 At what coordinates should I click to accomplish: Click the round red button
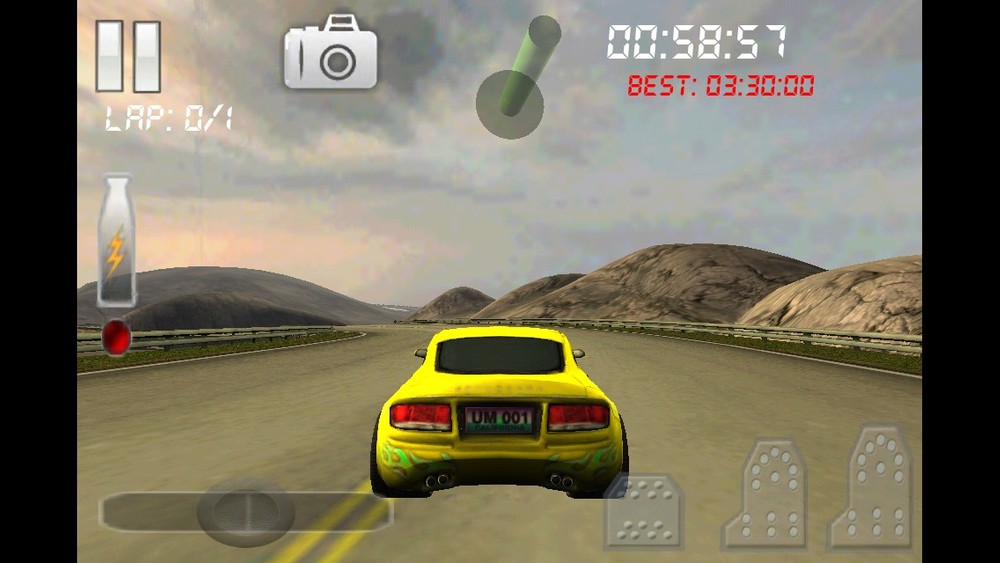(x=116, y=337)
